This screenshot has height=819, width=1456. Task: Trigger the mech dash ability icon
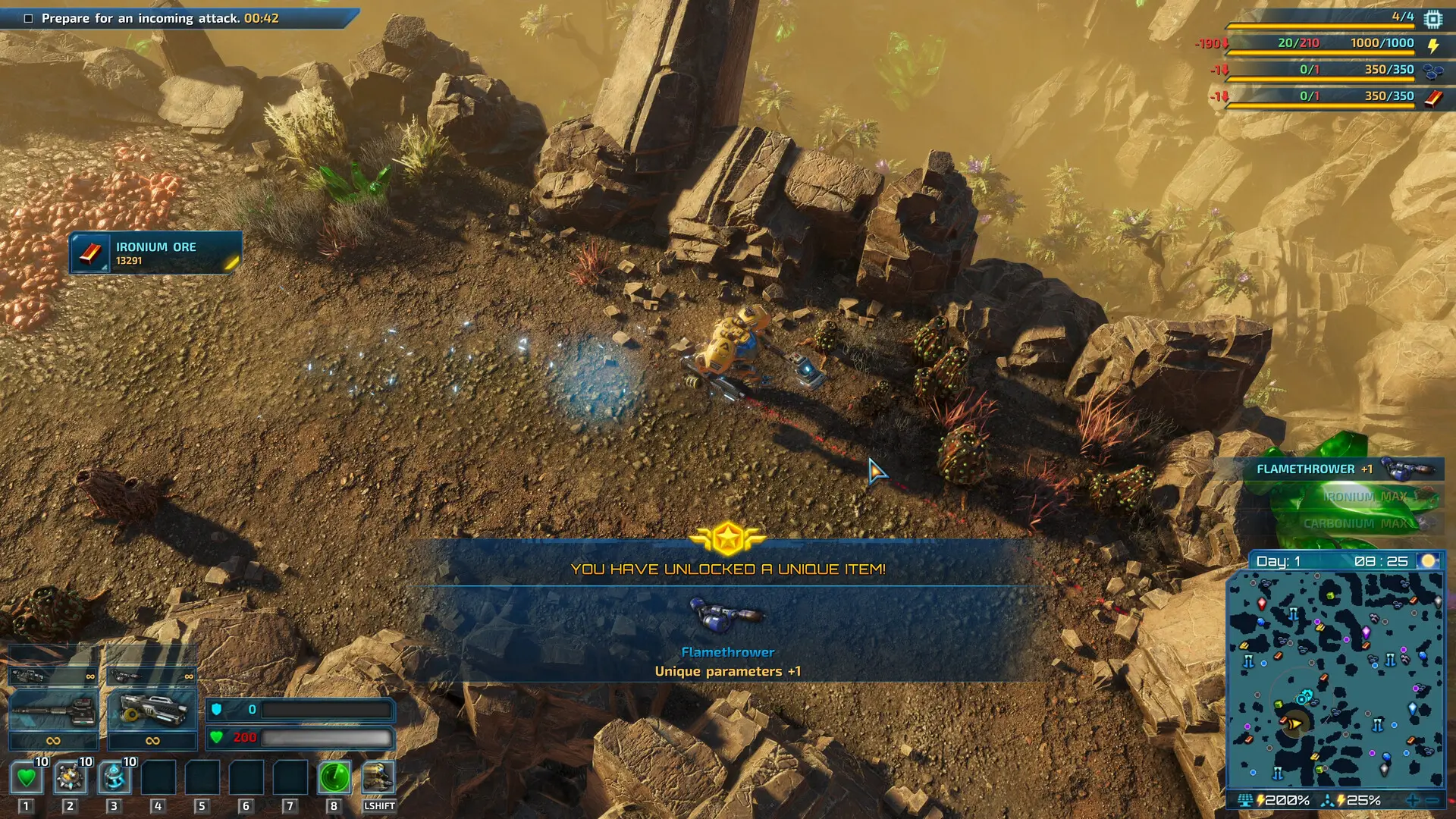[x=378, y=777]
